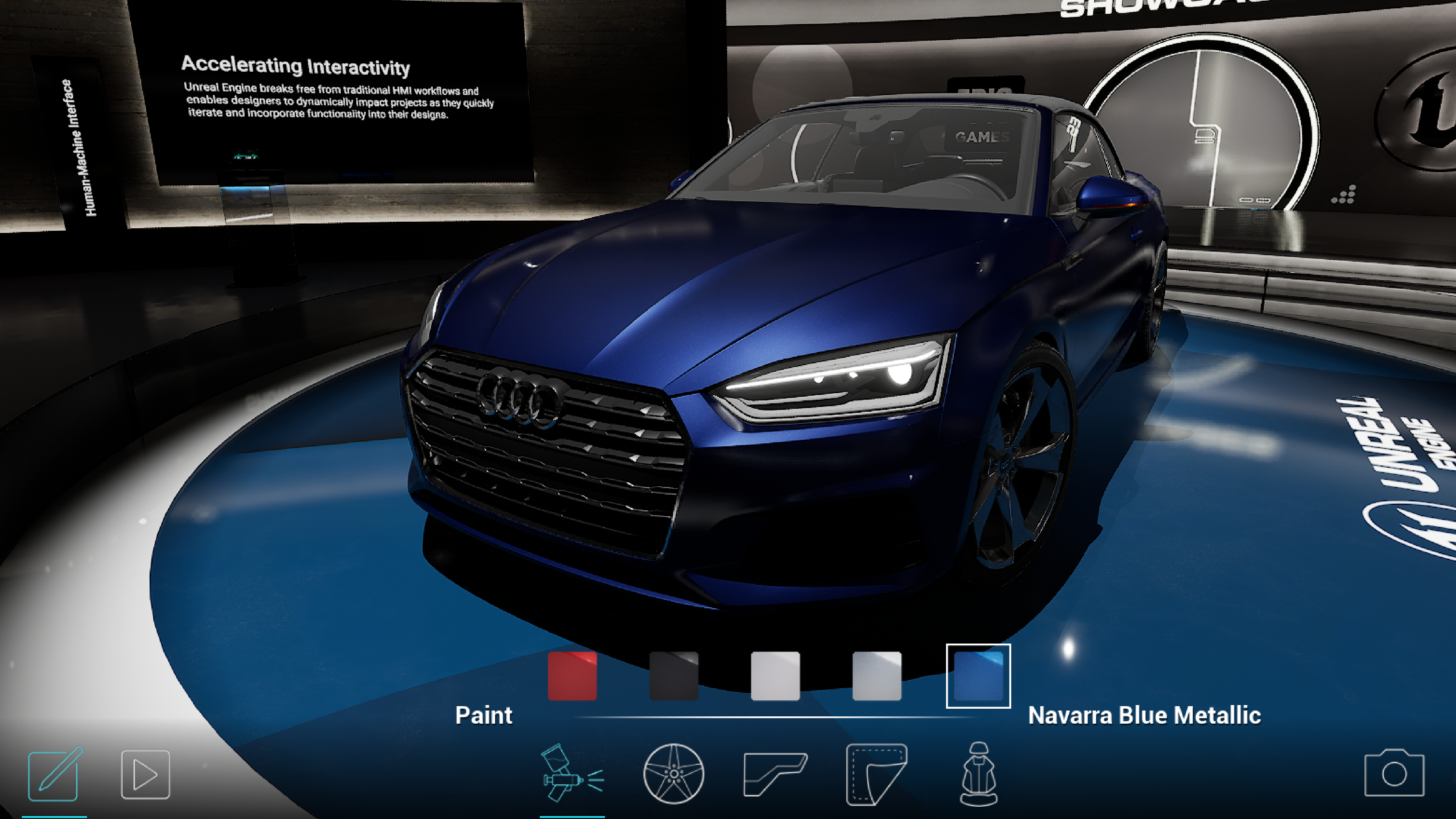Open the spray gun paint category

572,773
